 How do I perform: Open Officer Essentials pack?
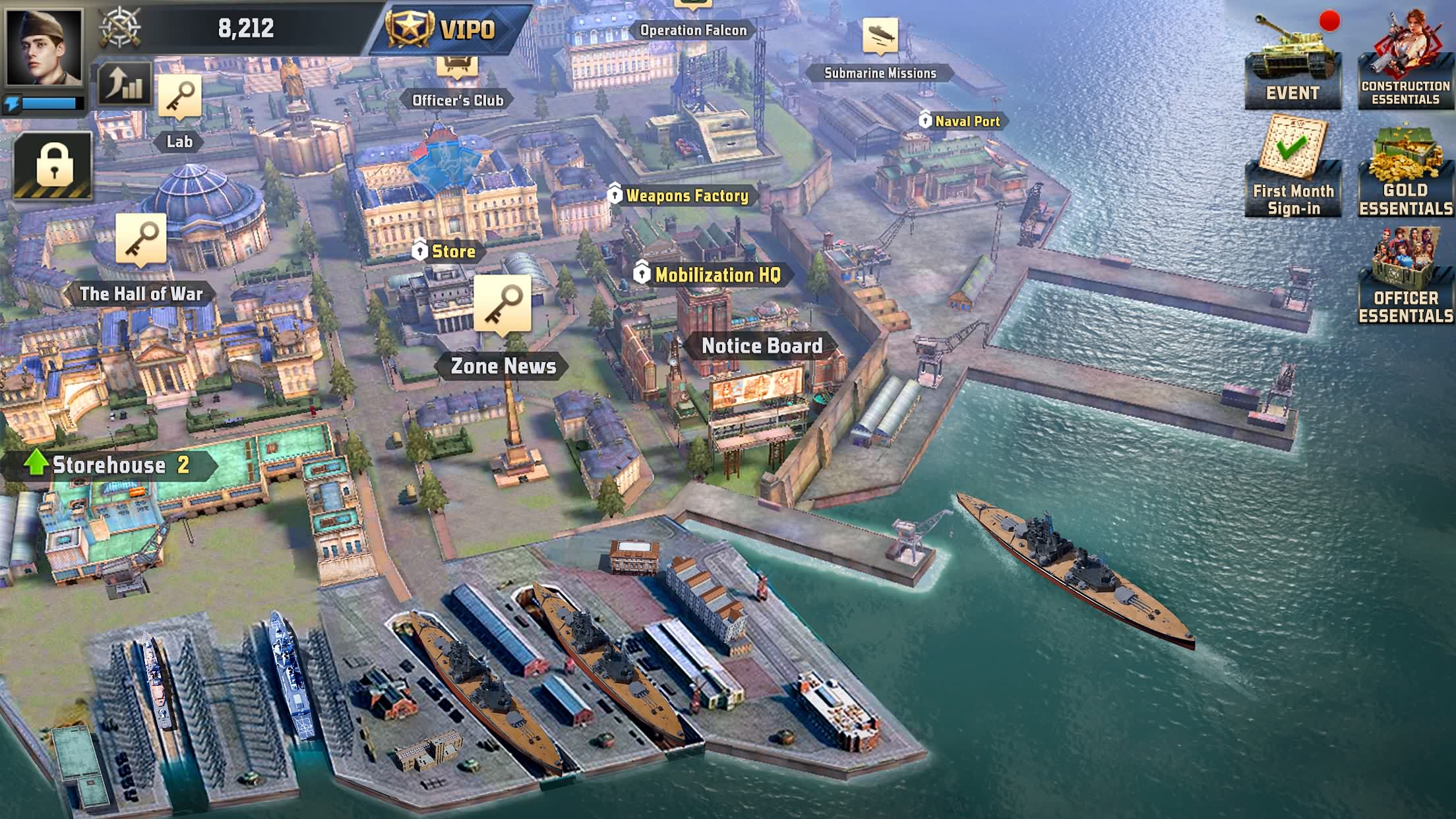[x=1405, y=277]
